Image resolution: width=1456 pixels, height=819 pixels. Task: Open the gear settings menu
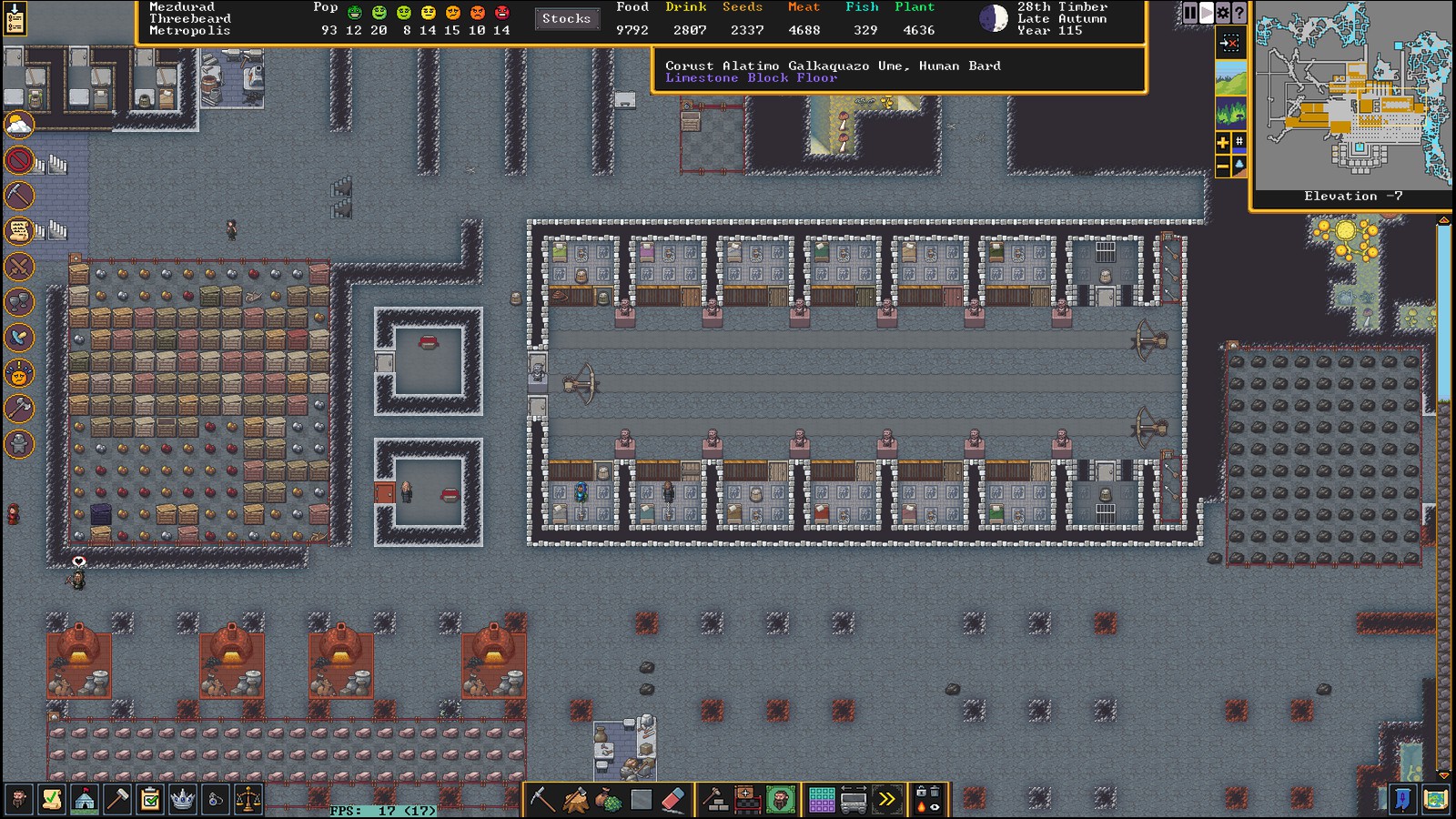click(1223, 13)
